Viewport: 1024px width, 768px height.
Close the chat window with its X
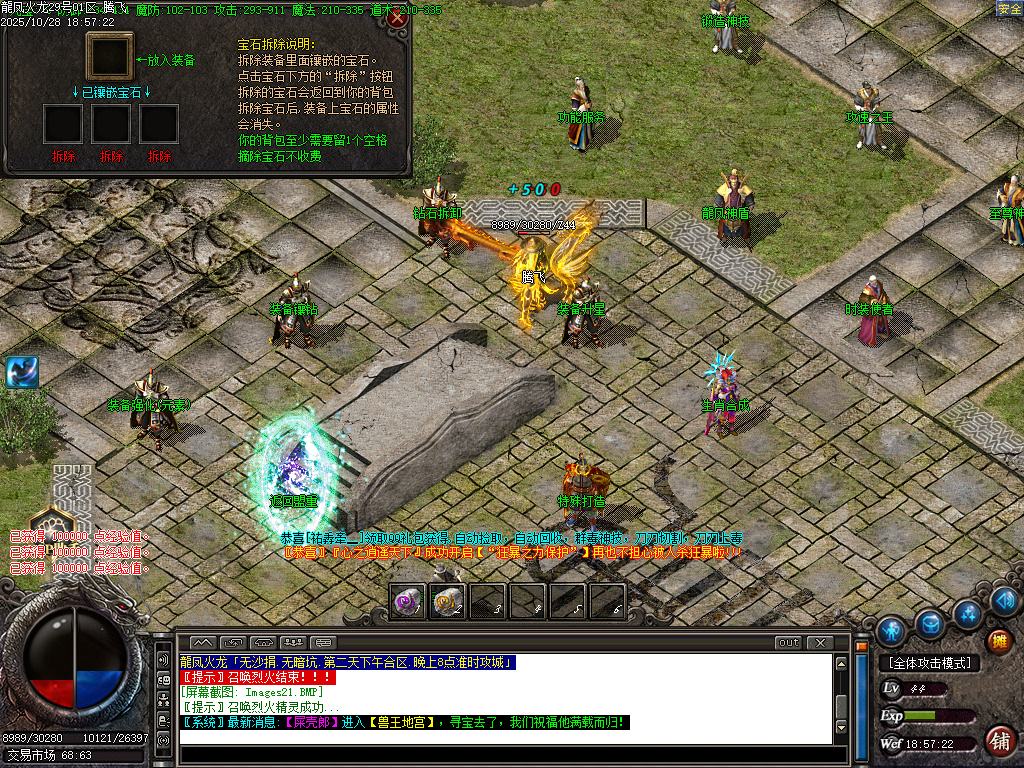click(x=820, y=642)
